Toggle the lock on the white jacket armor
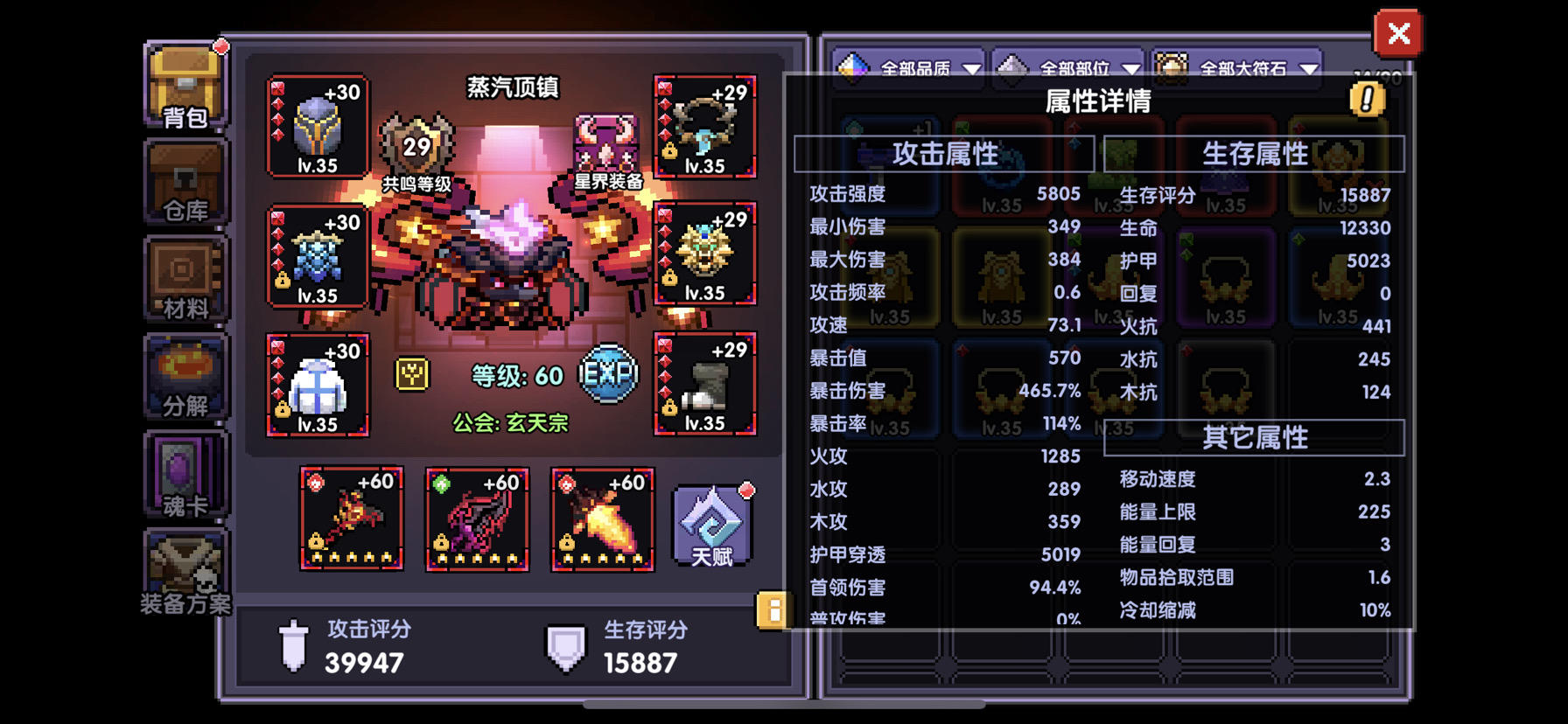This screenshot has width=1568, height=724. 282,410
